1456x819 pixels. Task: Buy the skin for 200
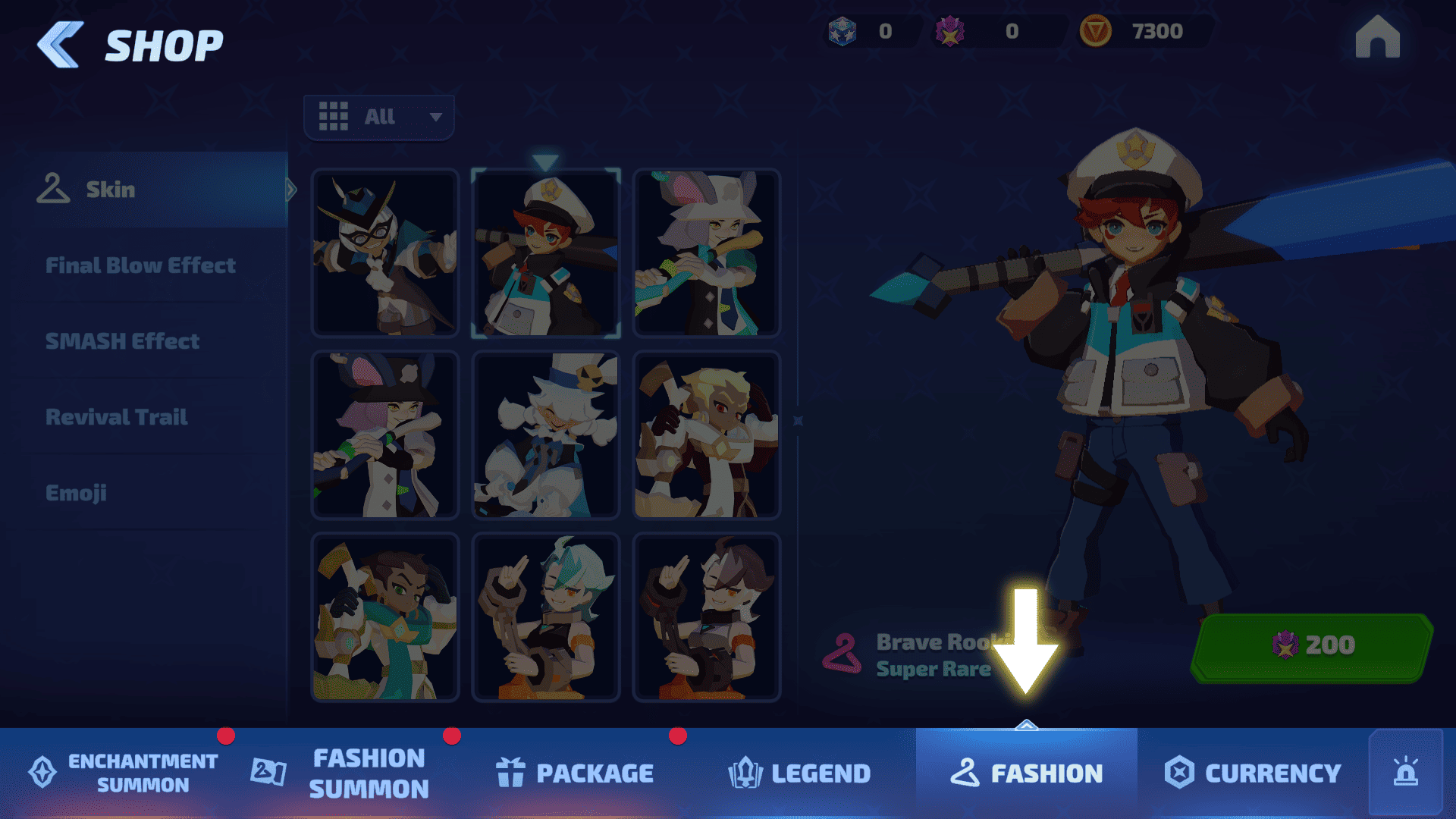click(1313, 645)
